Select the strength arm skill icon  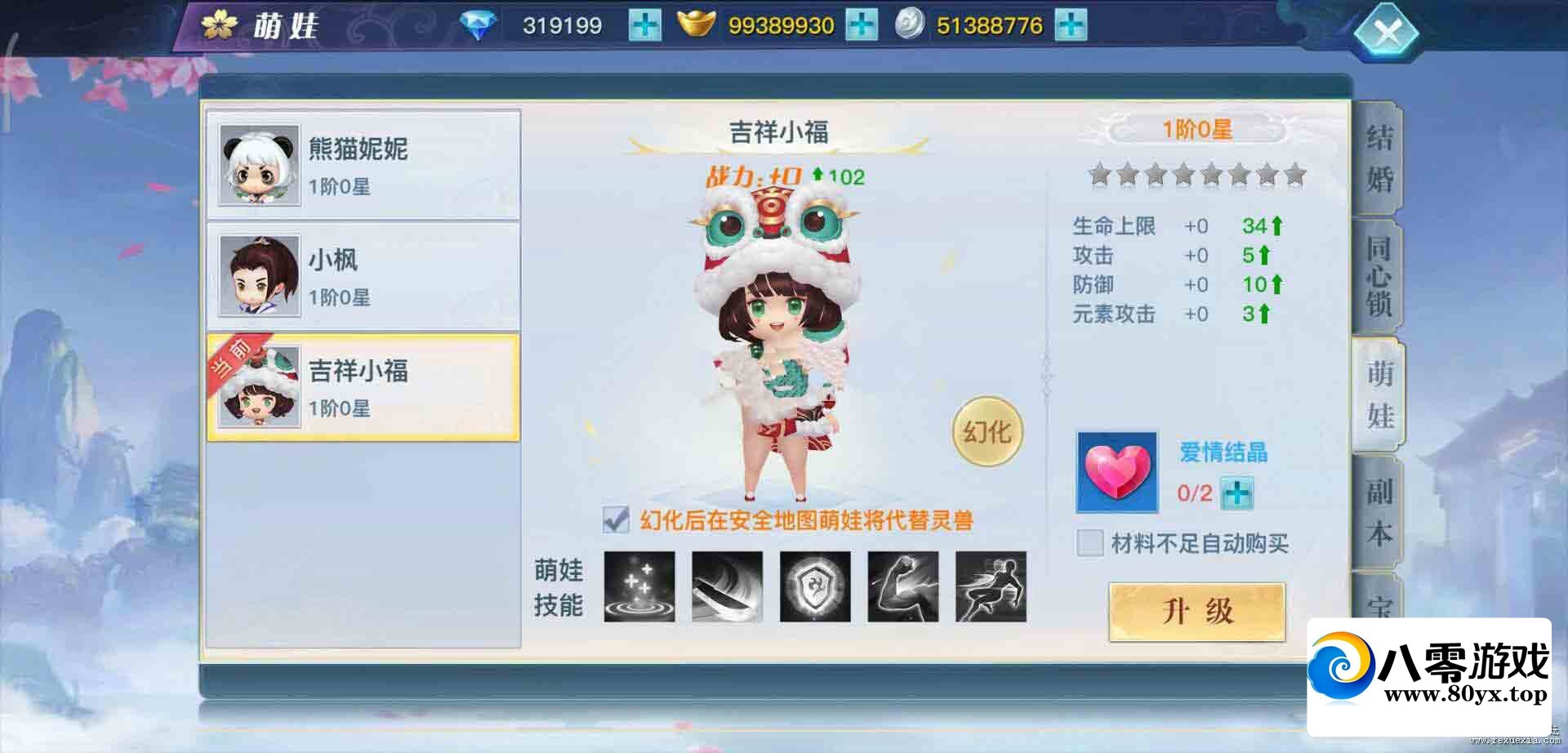903,588
